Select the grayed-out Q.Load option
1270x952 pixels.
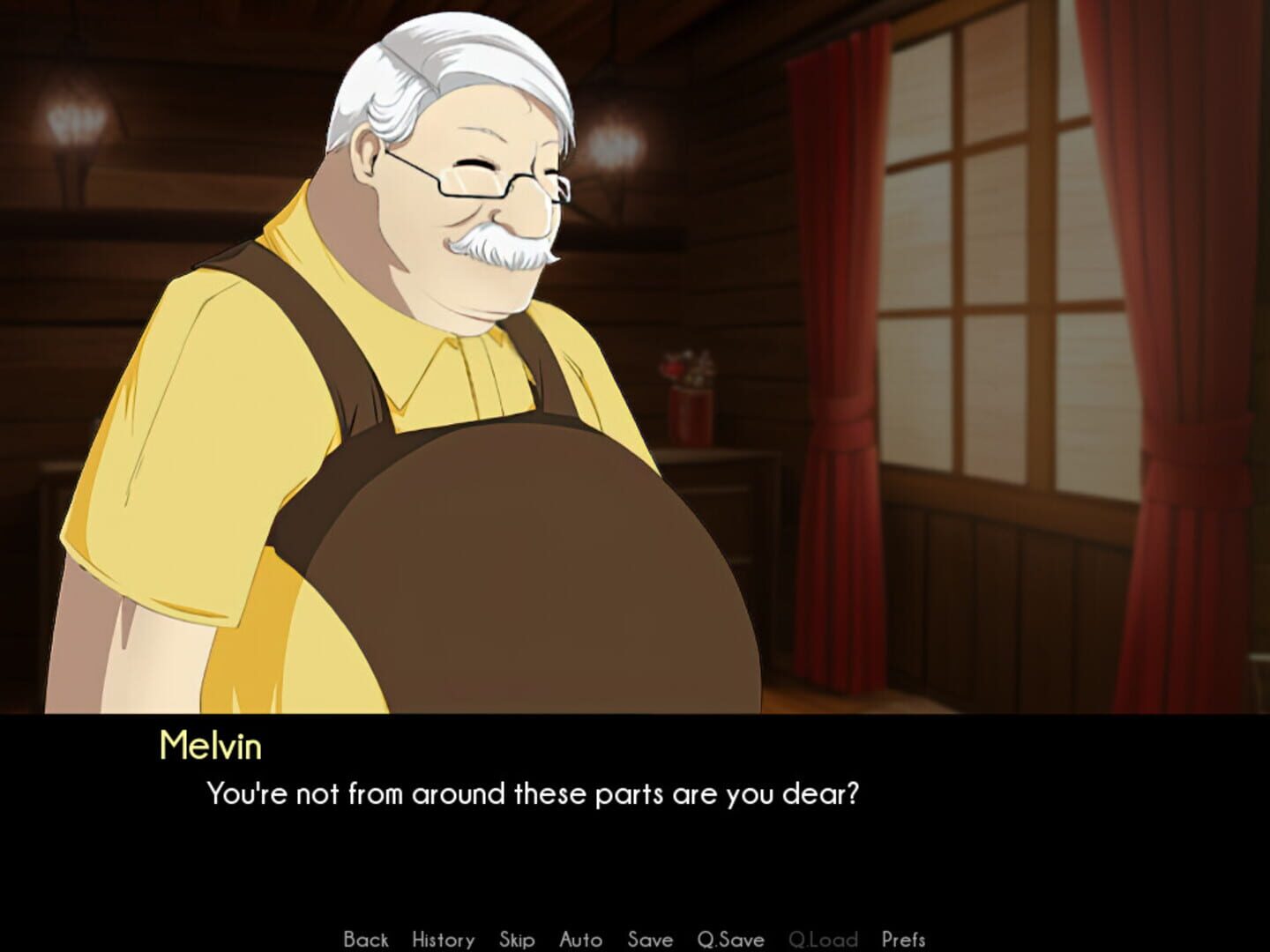825,940
